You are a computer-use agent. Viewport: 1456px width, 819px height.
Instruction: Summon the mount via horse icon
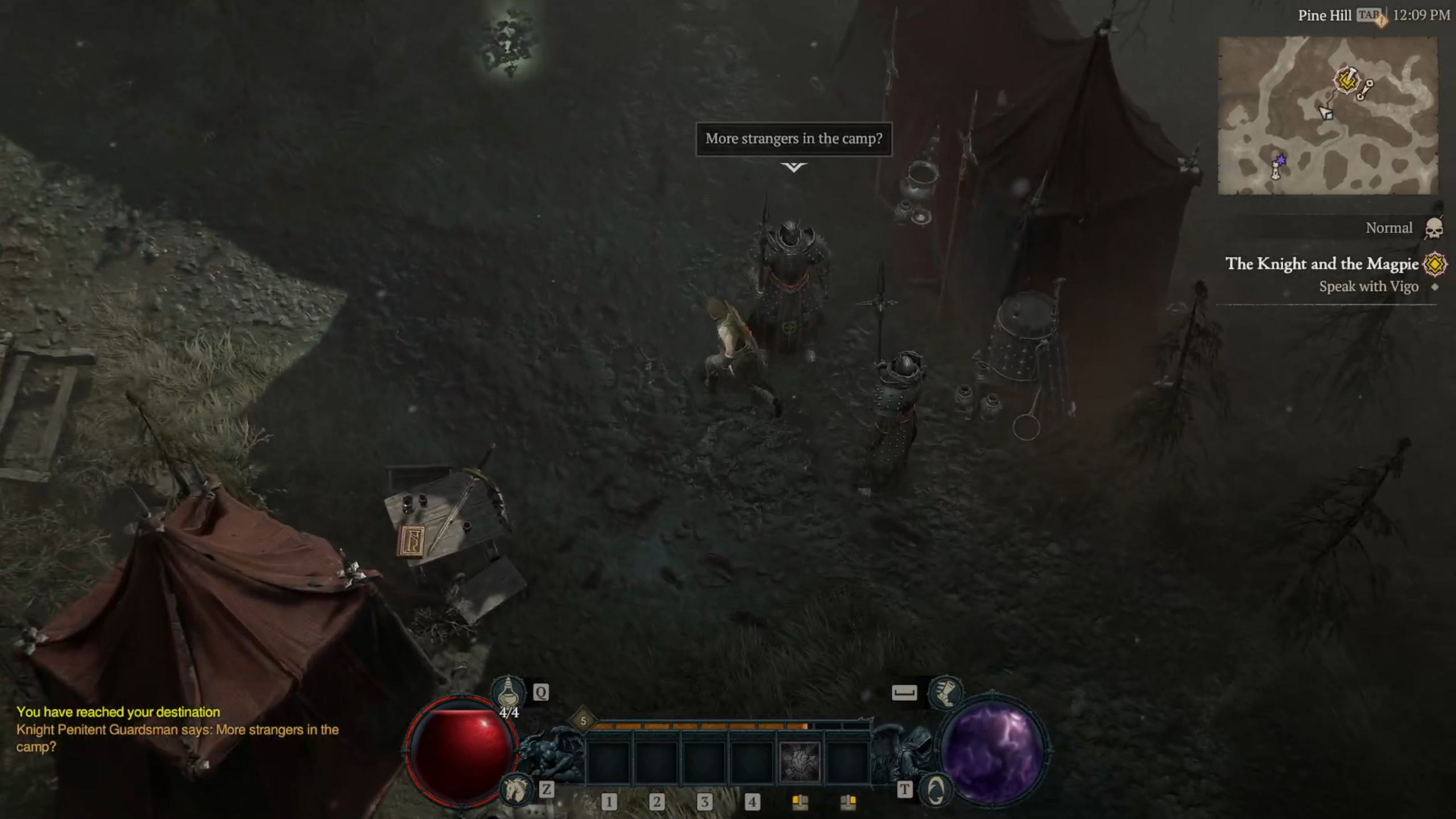(514, 789)
